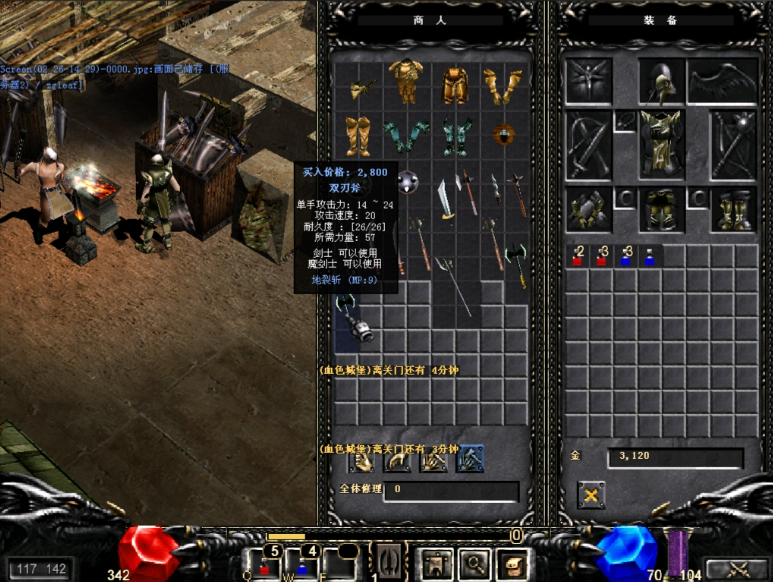Click the highlighted blue repair-mode button
Image resolution: width=773 pixels, height=582 pixels.
470,460
